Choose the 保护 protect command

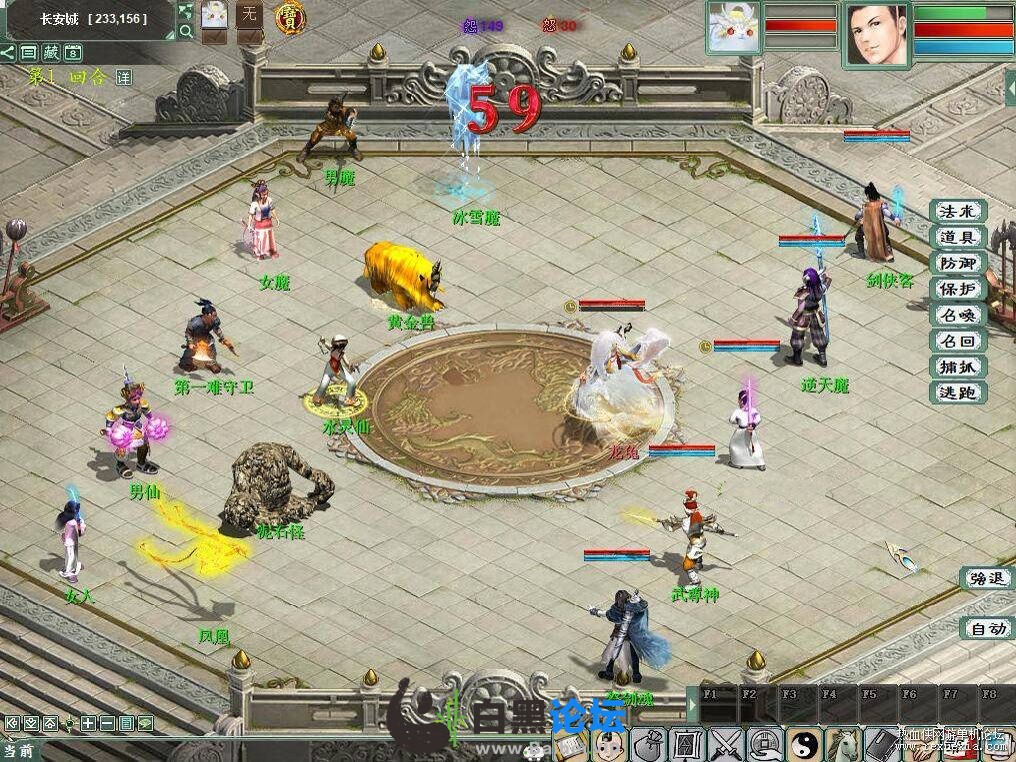click(958, 289)
